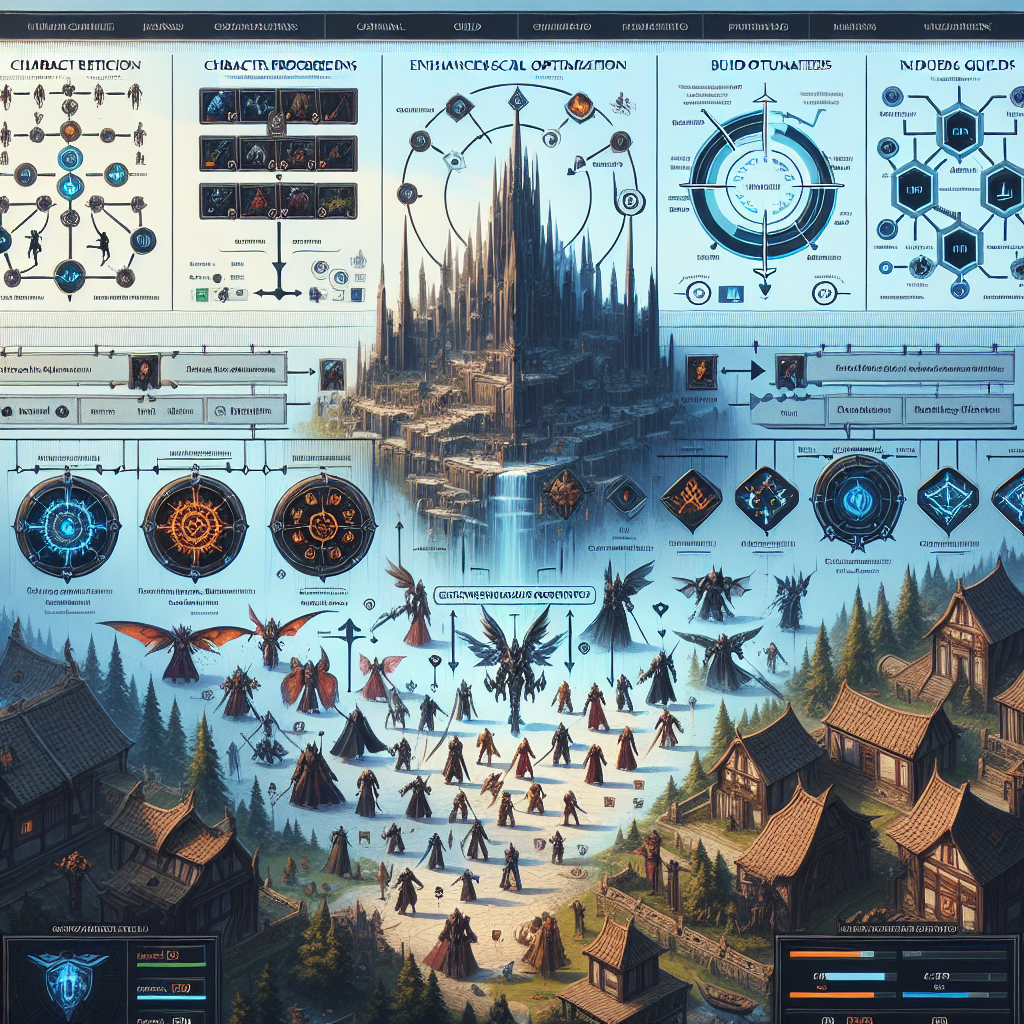
Task: Activate the orange glowing rune circle emblem
Action: [x=194, y=526]
